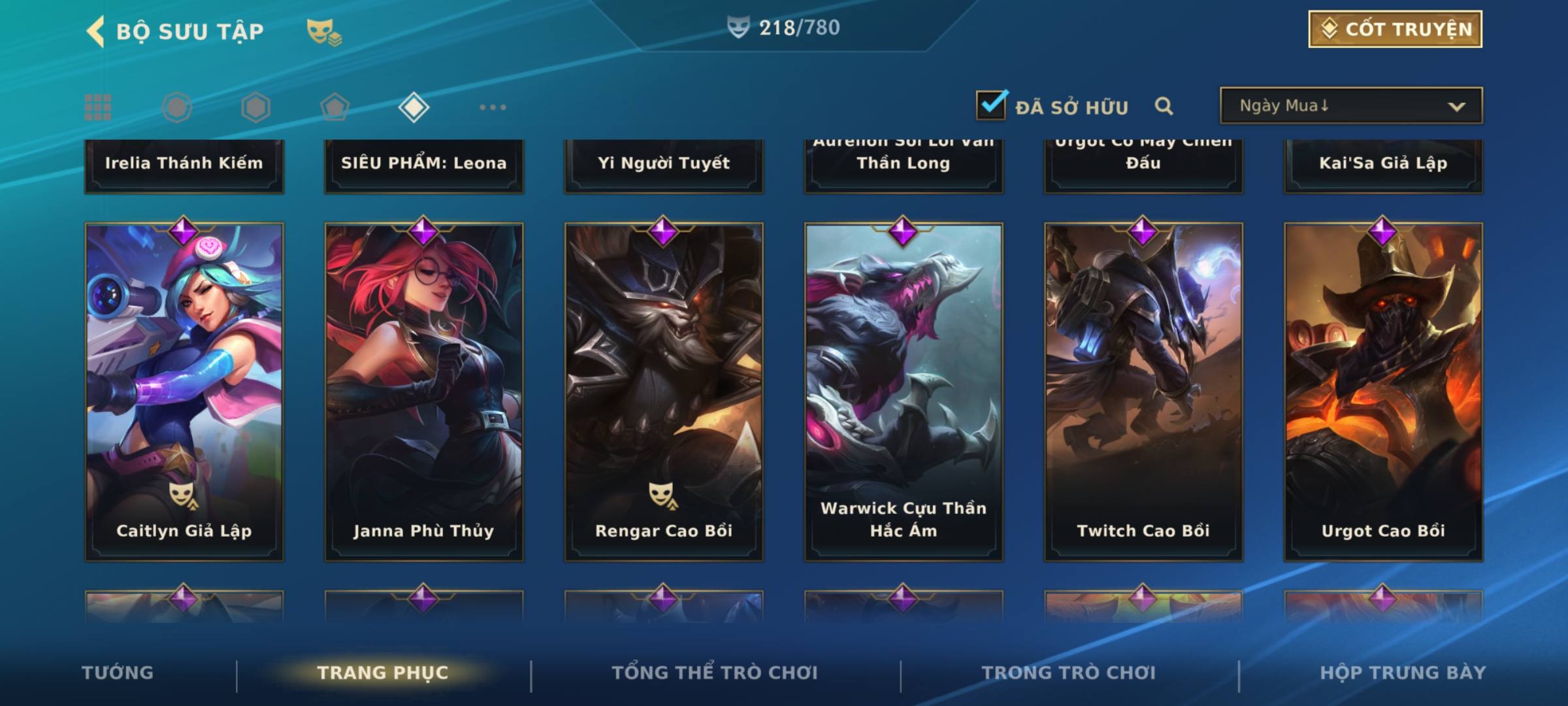Screen dimensions: 1568x706
Task: Toggle the Đã Sở Hữu checkbox
Action: tap(991, 105)
